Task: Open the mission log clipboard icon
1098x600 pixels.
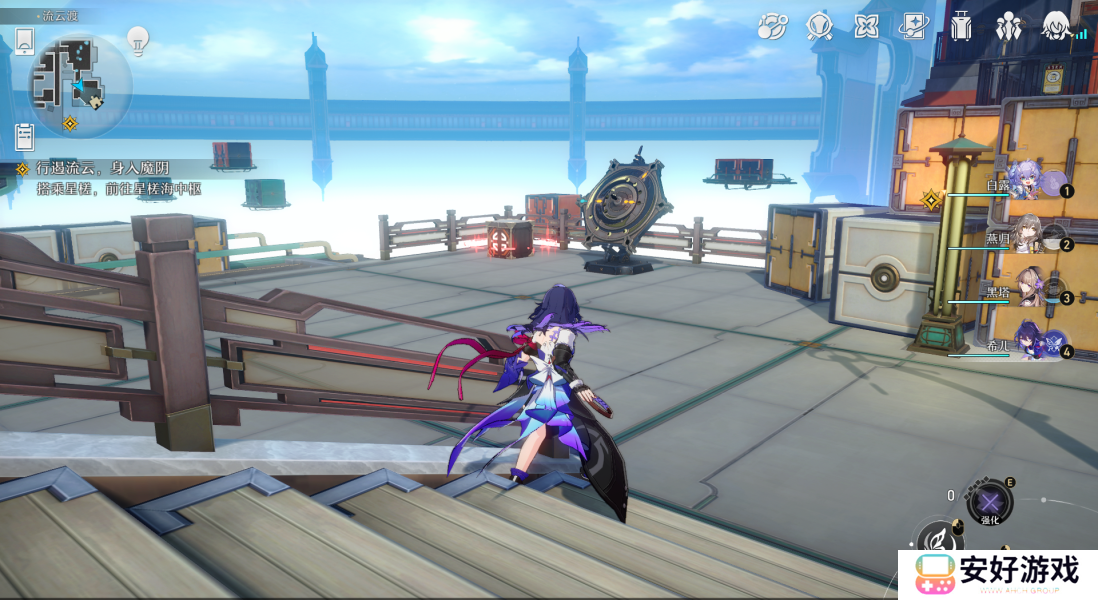Action: coord(25,137)
